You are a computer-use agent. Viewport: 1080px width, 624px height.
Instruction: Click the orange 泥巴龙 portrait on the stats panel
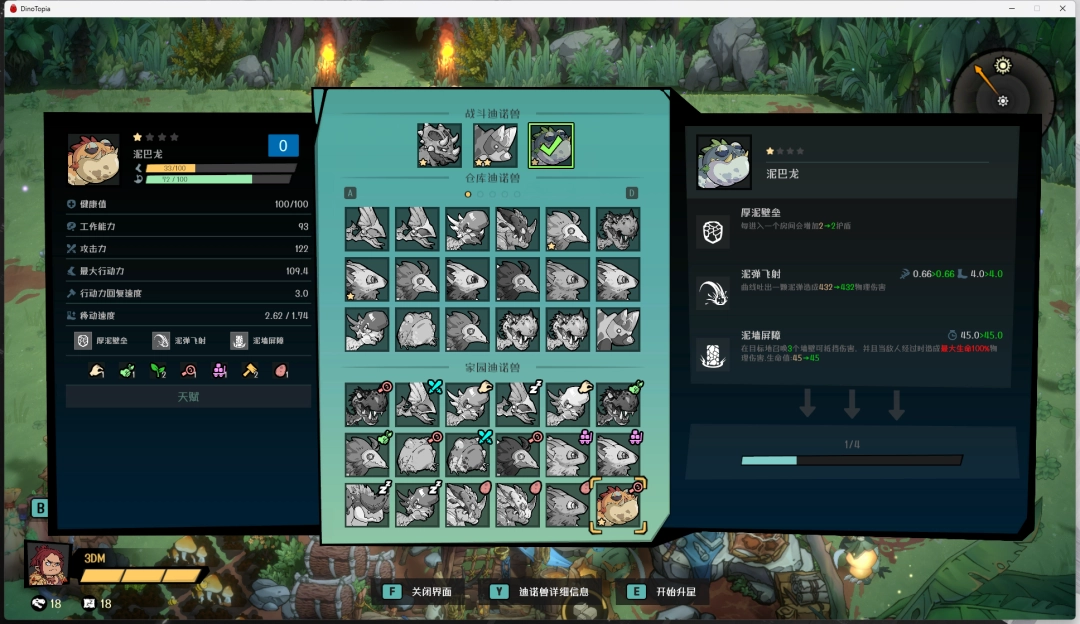click(x=93, y=160)
